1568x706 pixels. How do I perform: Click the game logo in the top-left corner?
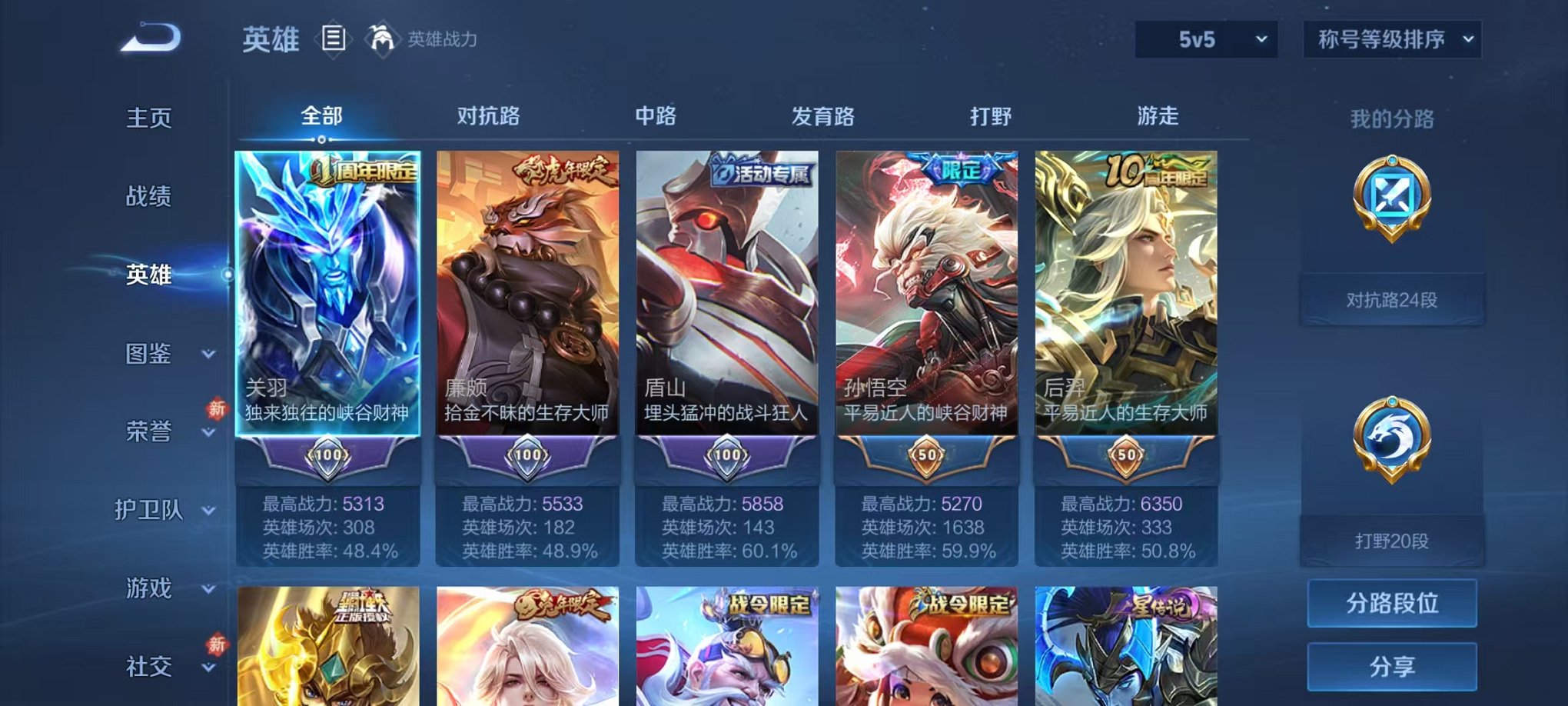coord(148,35)
